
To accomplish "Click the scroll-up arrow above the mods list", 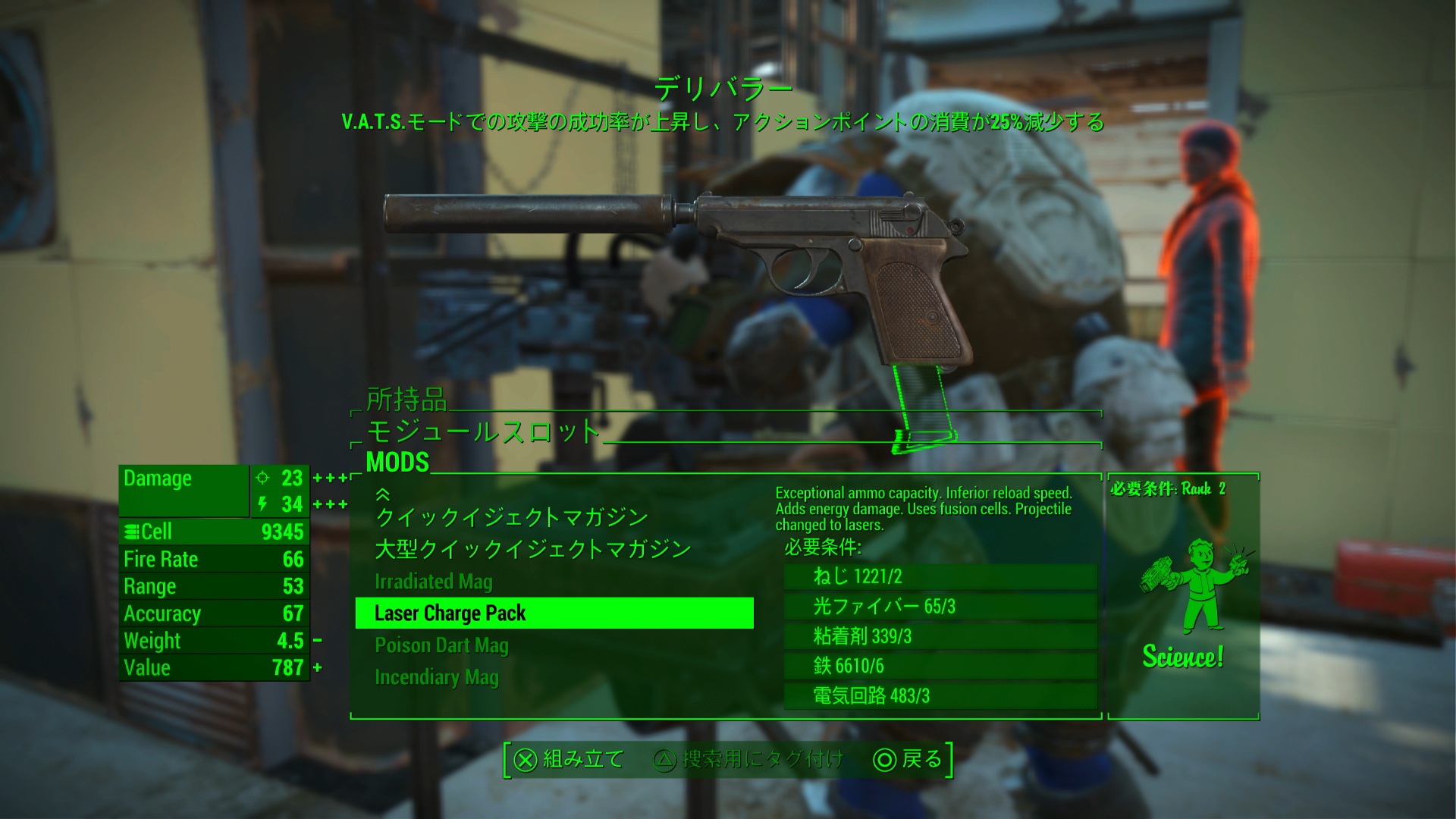I will (383, 494).
